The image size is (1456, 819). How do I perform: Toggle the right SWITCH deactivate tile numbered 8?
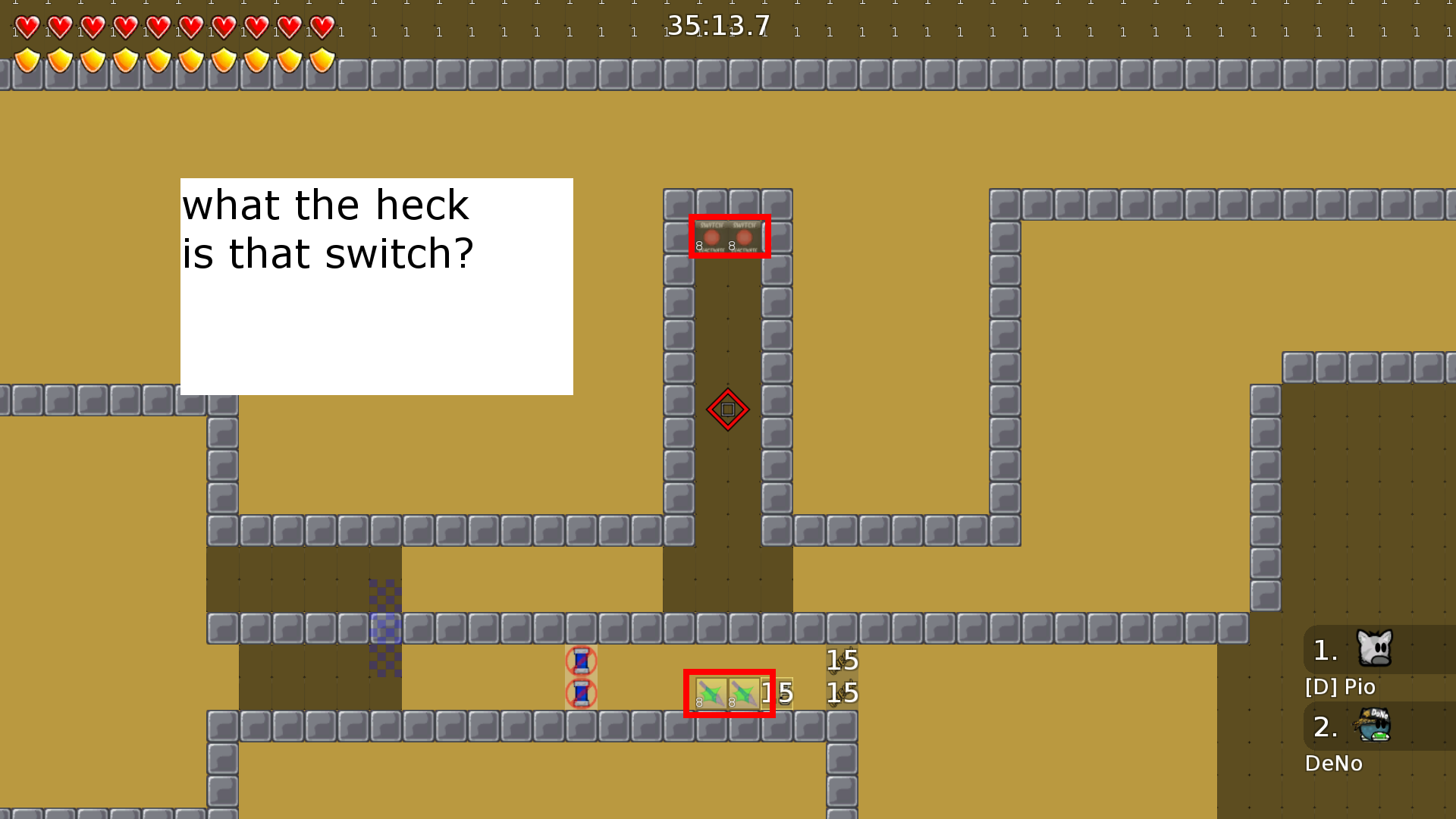click(x=745, y=237)
